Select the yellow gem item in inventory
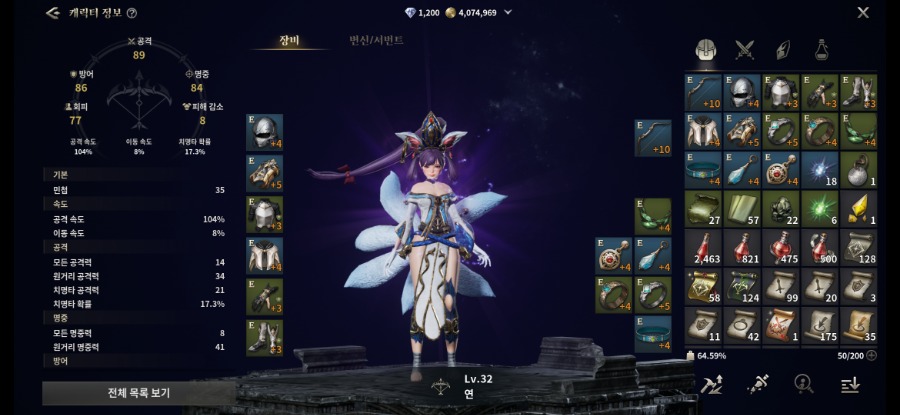 click(858, 208)
